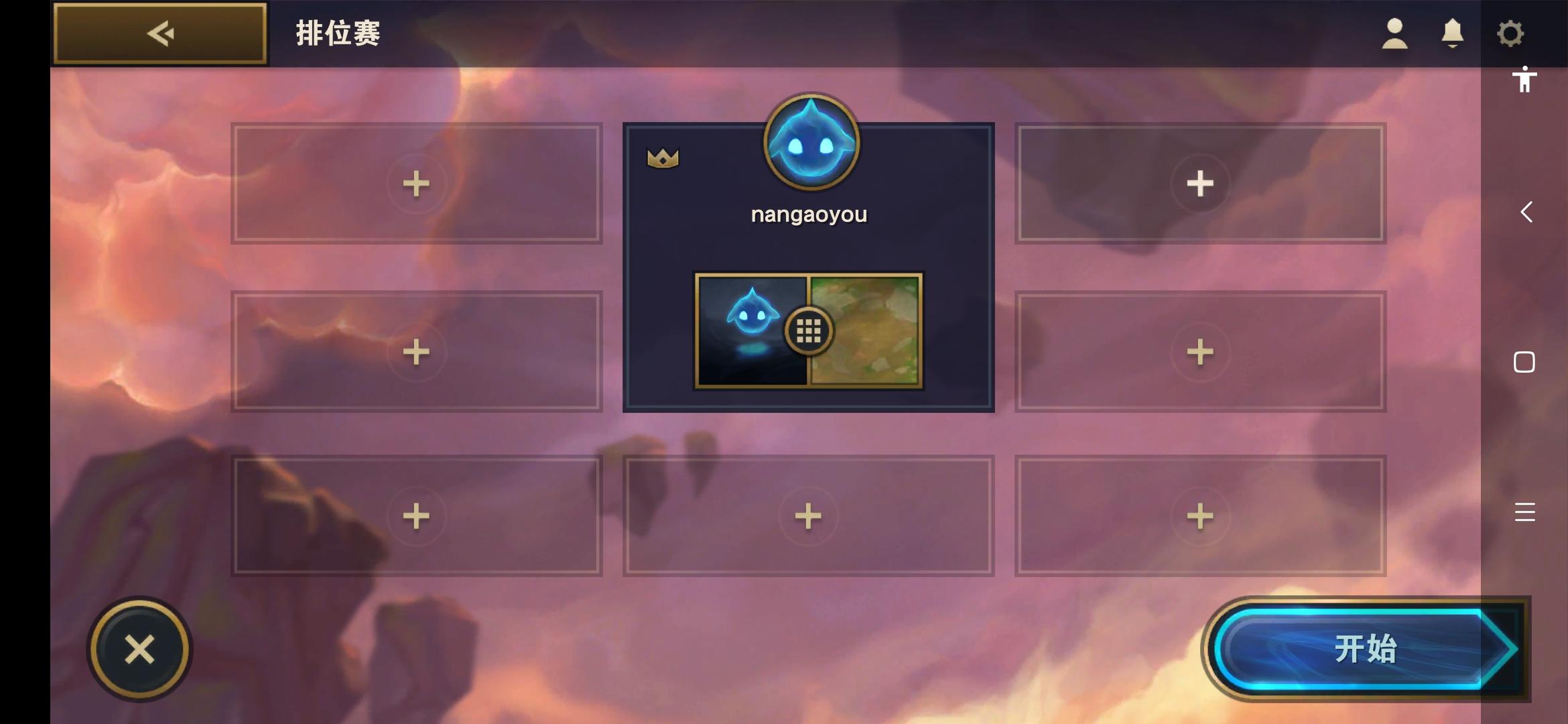Add a player to the bottom-center slot

808,515
